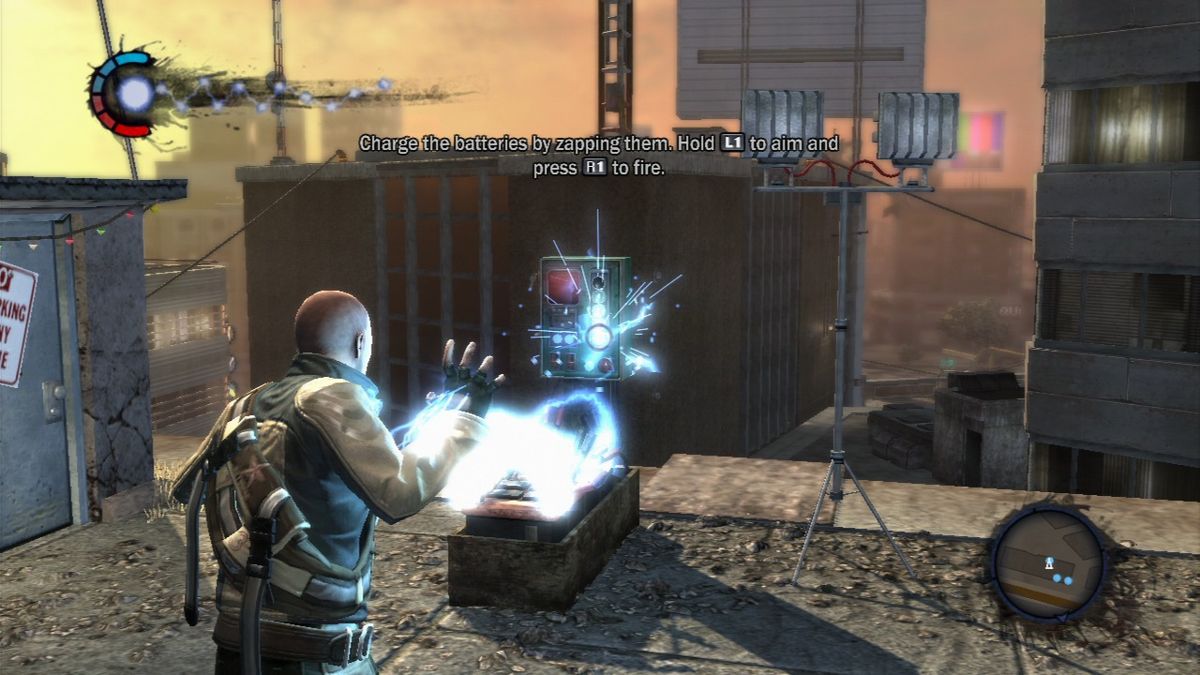The width and height of the screenshot is (1200, 675).
Task: Open the circular minimap
Action: (x=1048, y=561)
